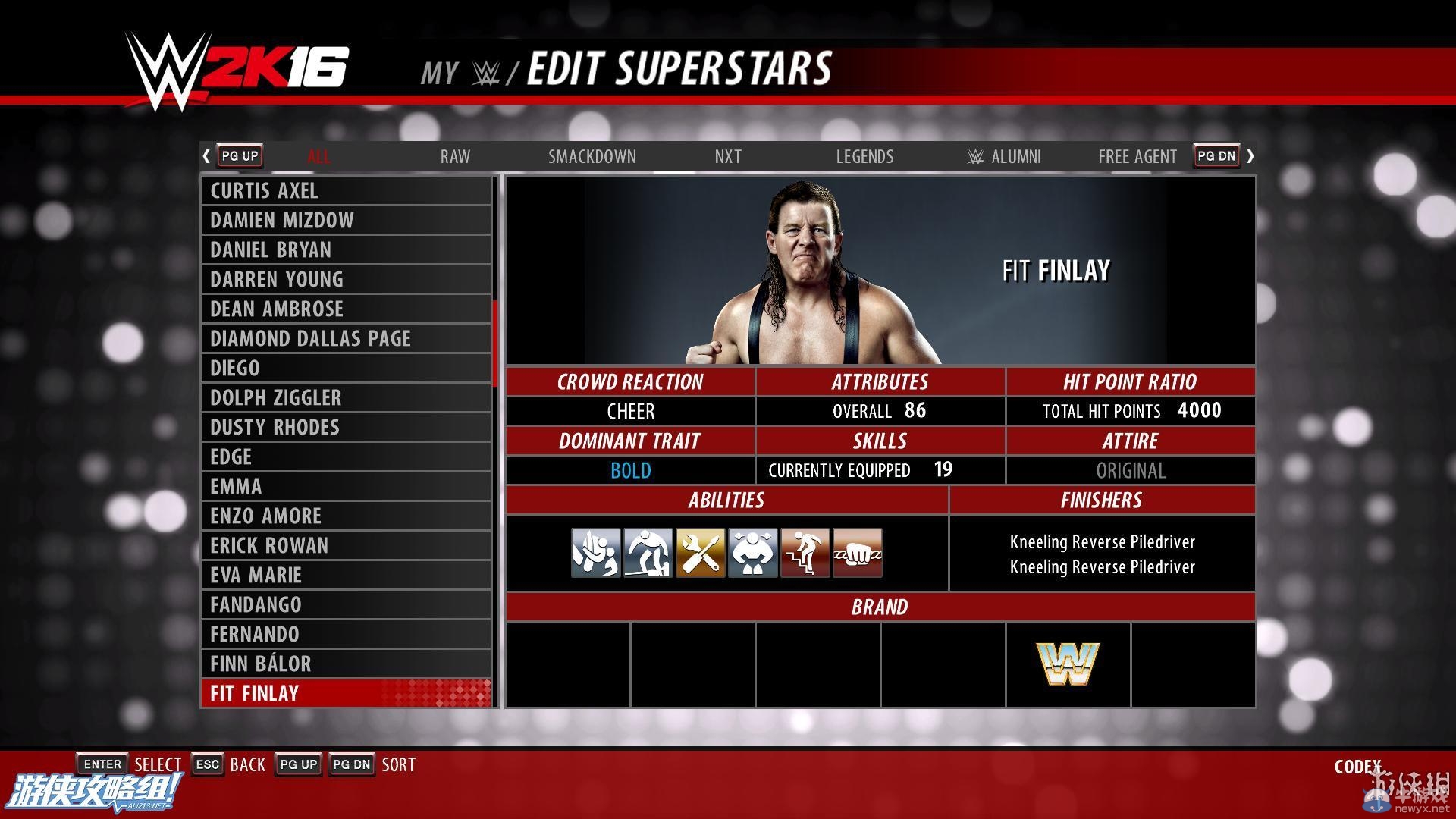
Task: Click the classic WWE logo under Brand
Action: pyautogui.click(x=1068, y=661)
